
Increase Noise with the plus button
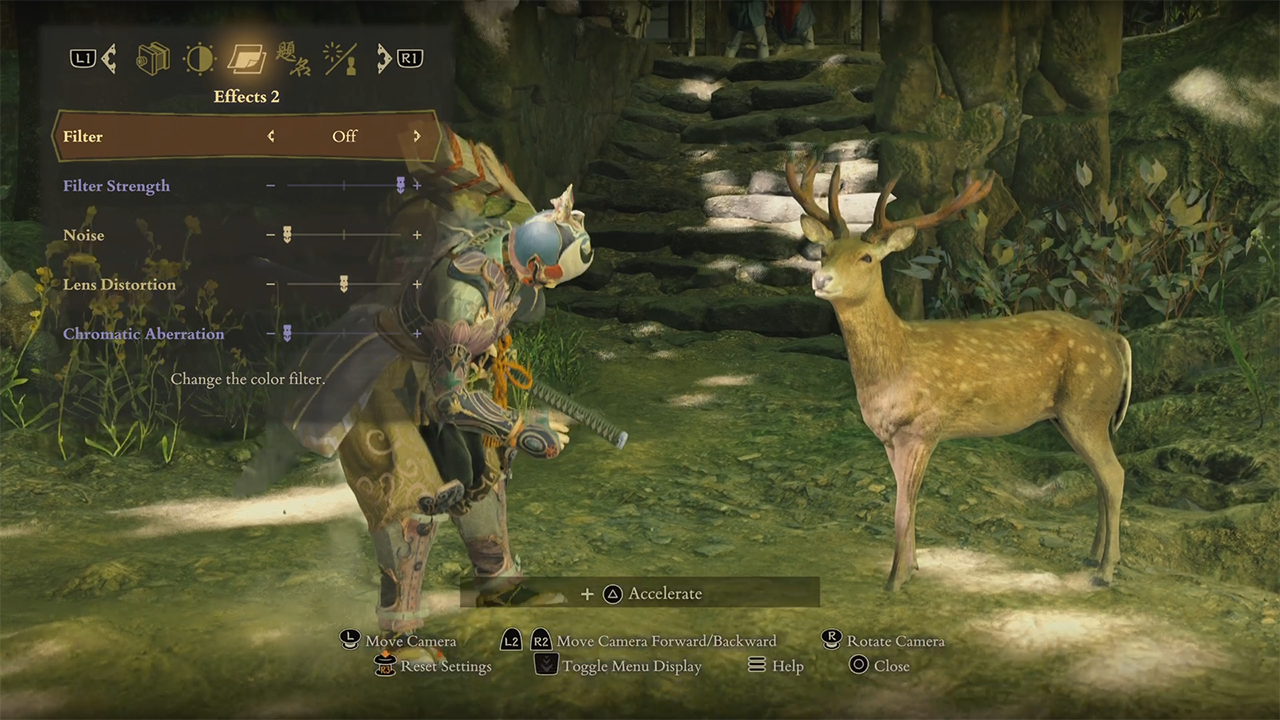click(x=417, y=235)
